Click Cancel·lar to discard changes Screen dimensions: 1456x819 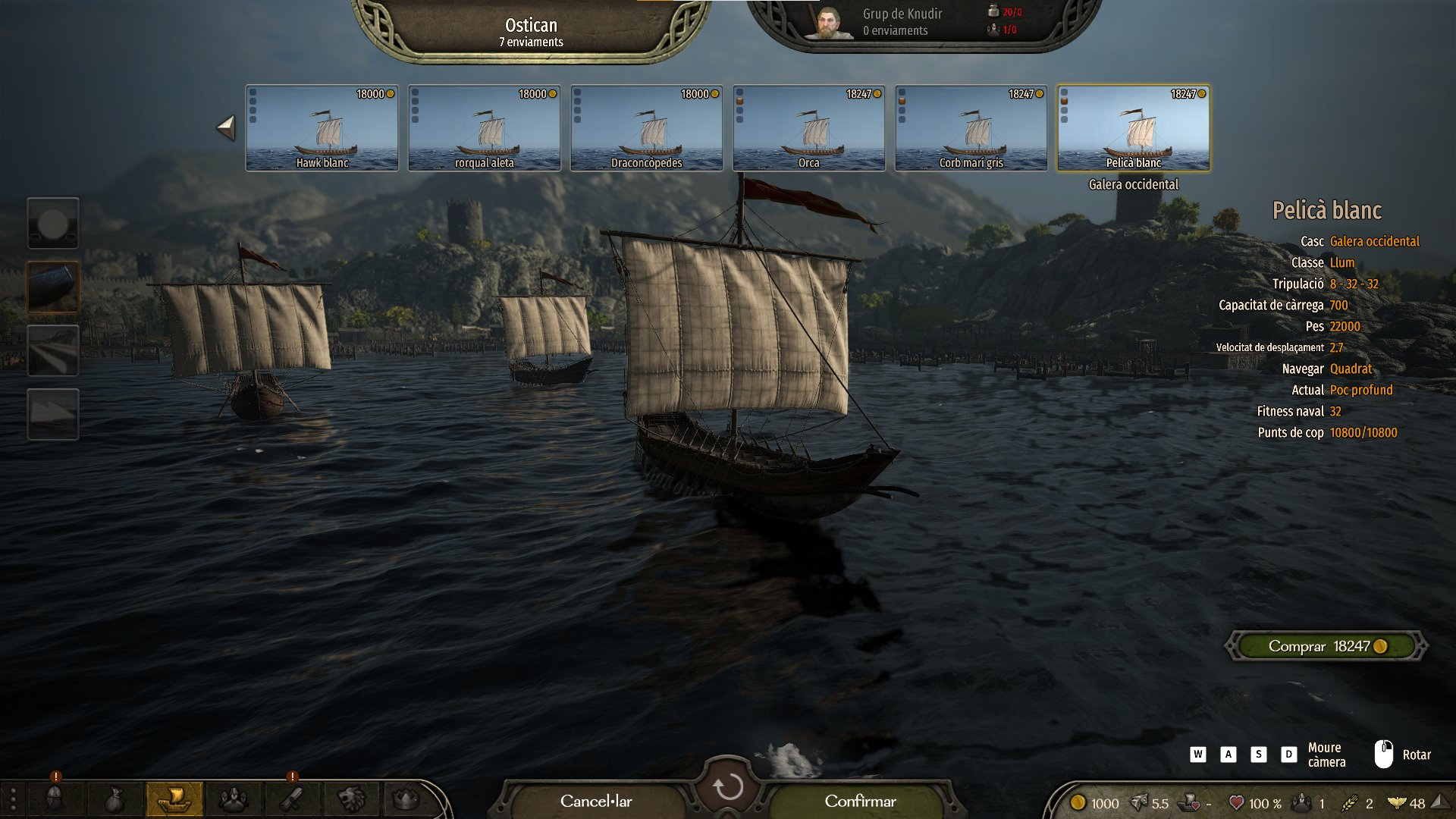pyautogui.click(x=596, y=802)
